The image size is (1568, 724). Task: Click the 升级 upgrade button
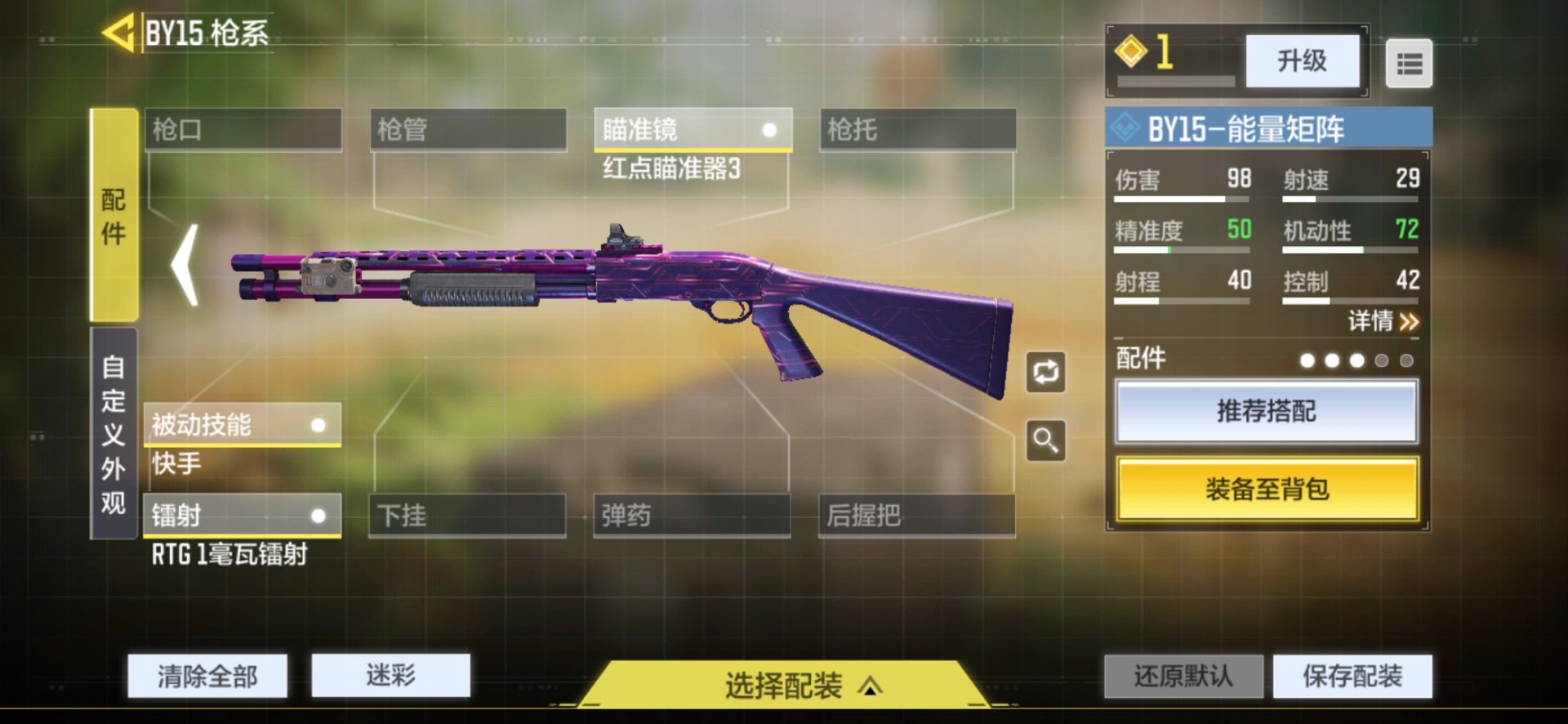pyautogui.click(x=1302, y=61)
